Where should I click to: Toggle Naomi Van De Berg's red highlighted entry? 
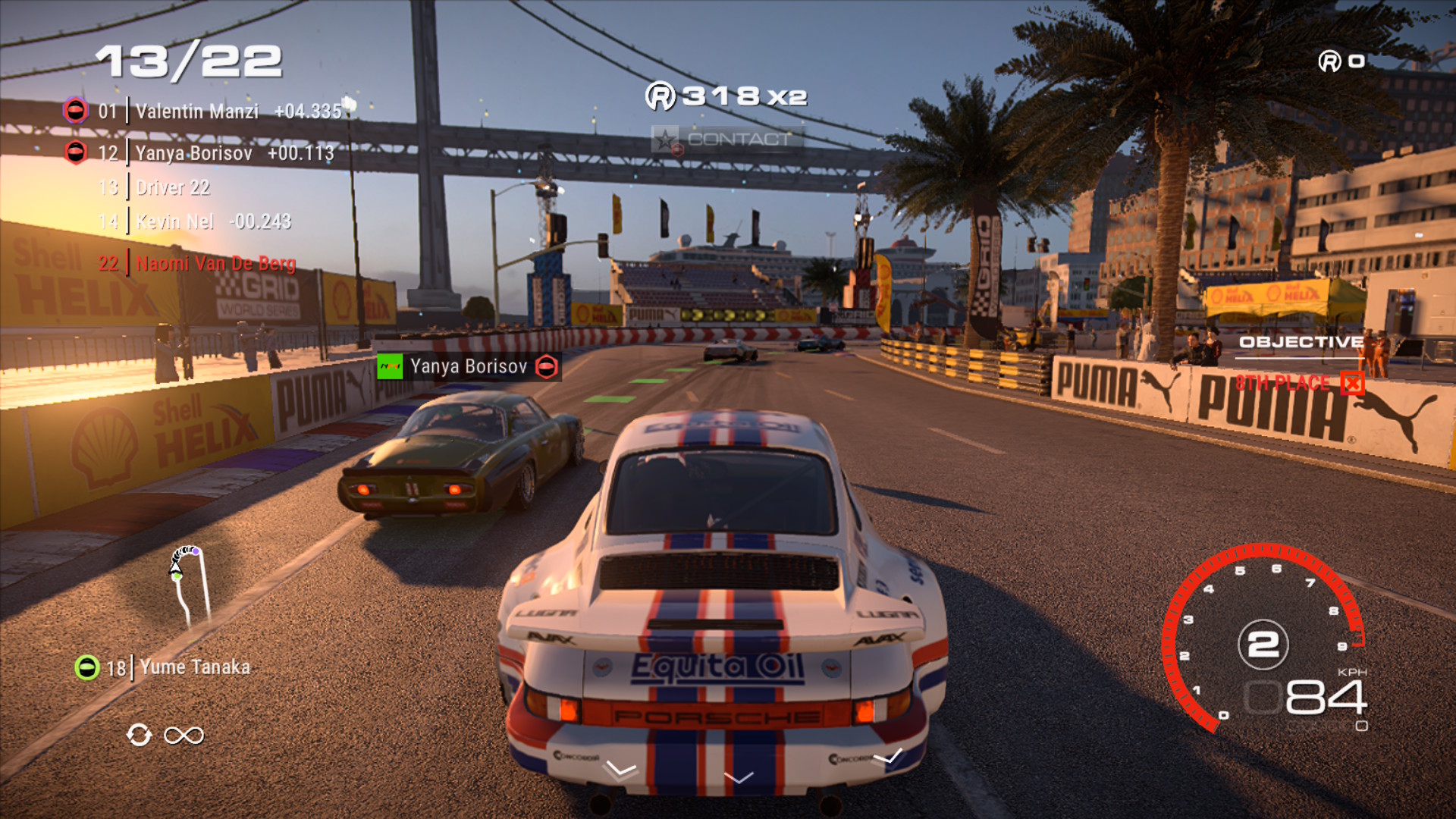tap(216, 264)
